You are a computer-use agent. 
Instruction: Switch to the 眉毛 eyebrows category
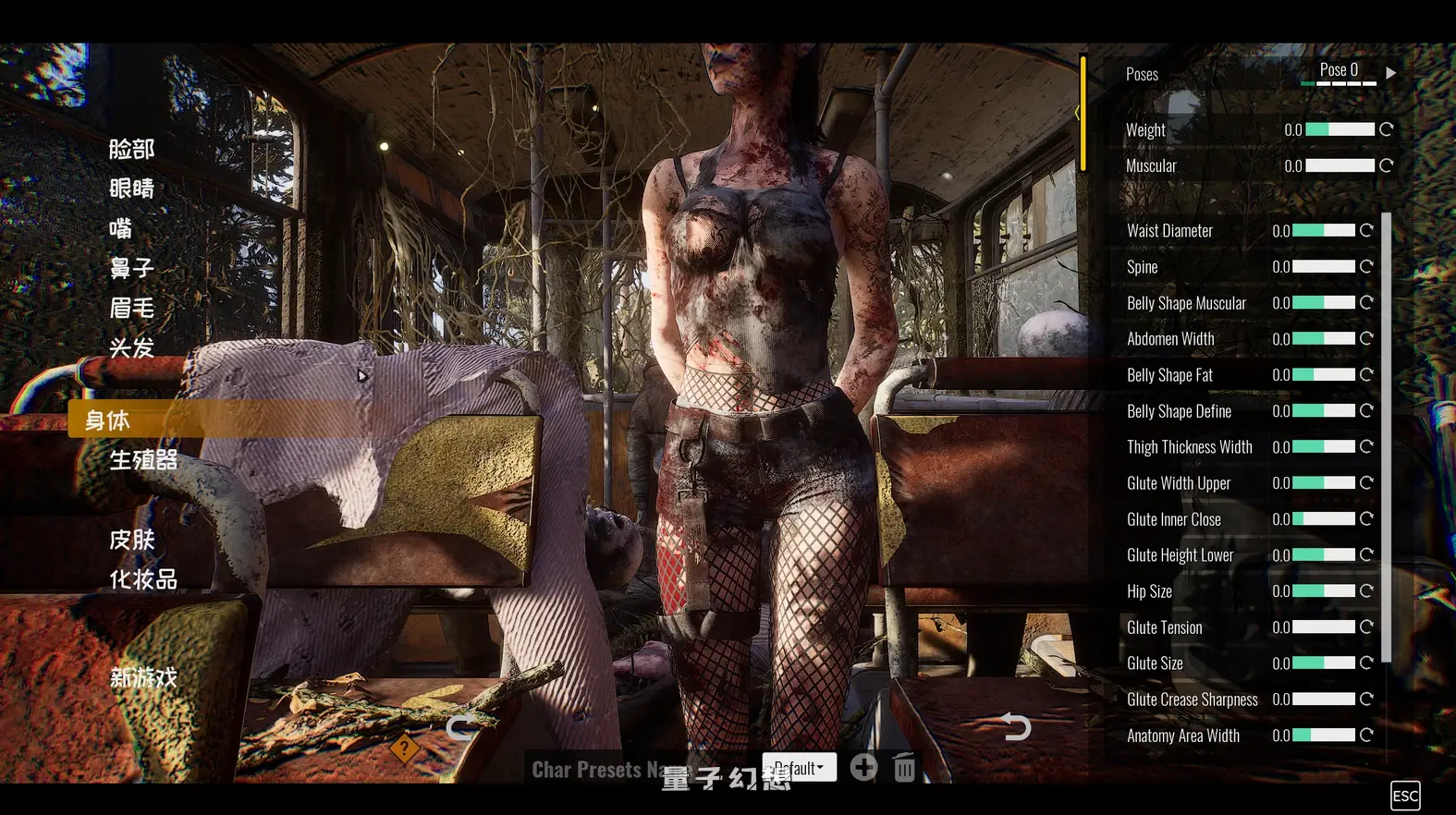click(x=131, y=308)
